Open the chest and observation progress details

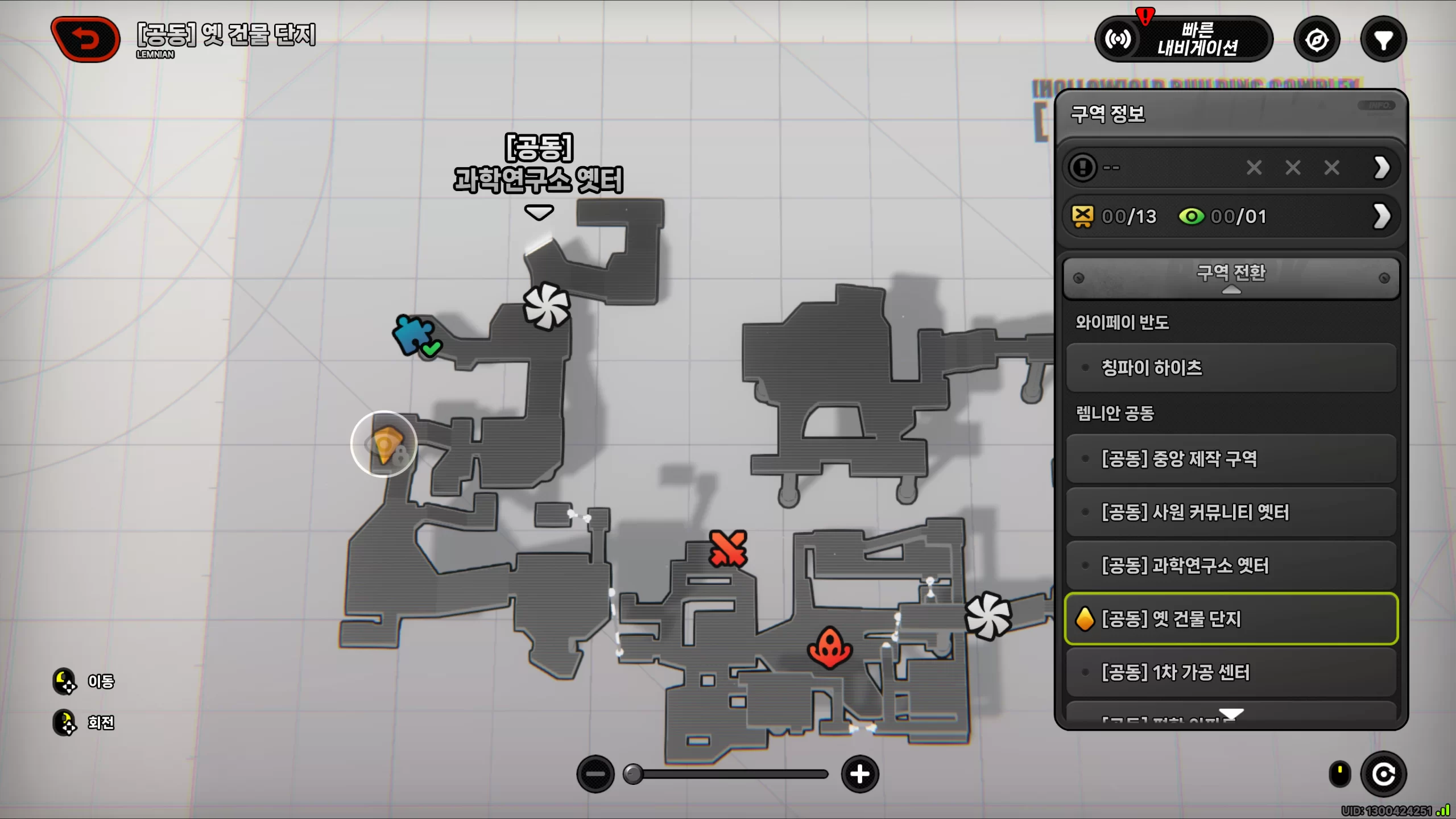[x=1381, y=217]
